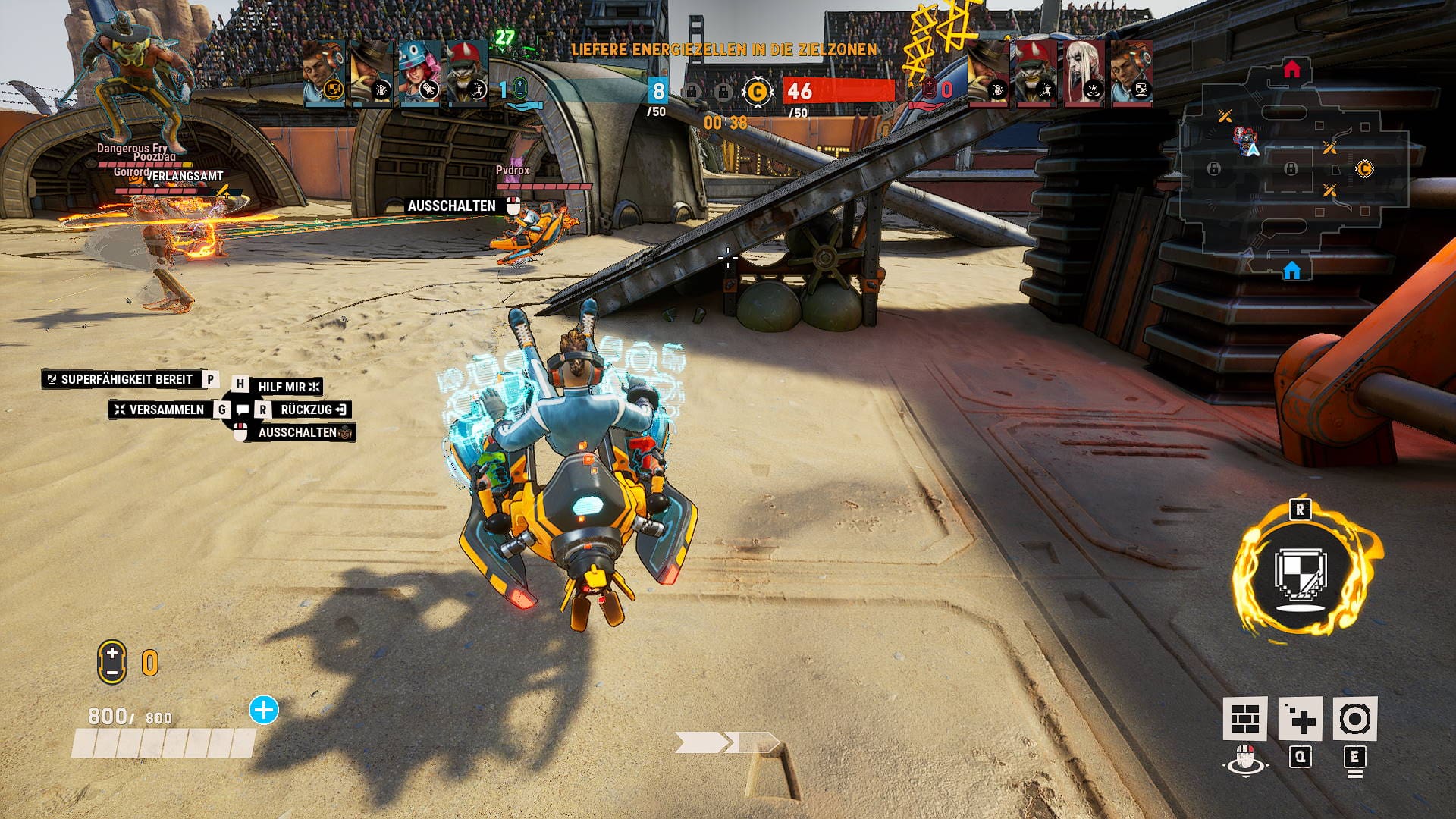The width and height of the screenshot is (1456, 819).
Task: Select the pink-haired teammate portrait
Action: 419,72
